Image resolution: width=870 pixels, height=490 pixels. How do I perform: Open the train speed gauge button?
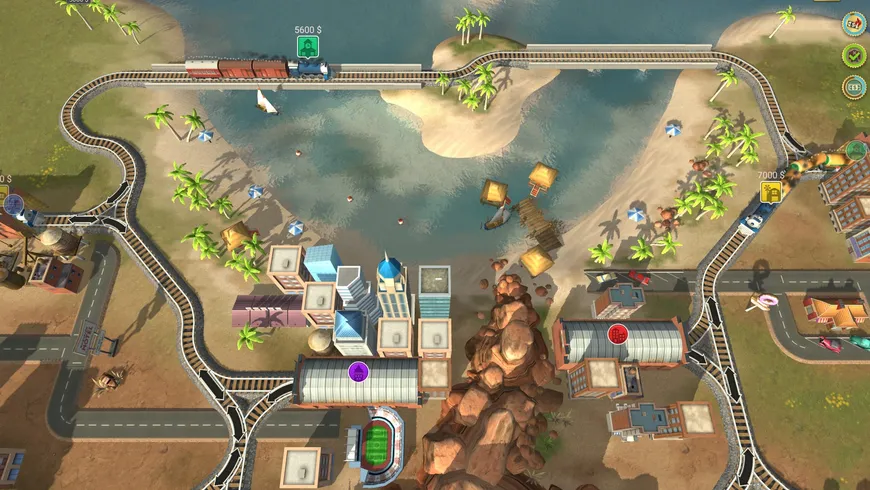click(x=853, y=23)
